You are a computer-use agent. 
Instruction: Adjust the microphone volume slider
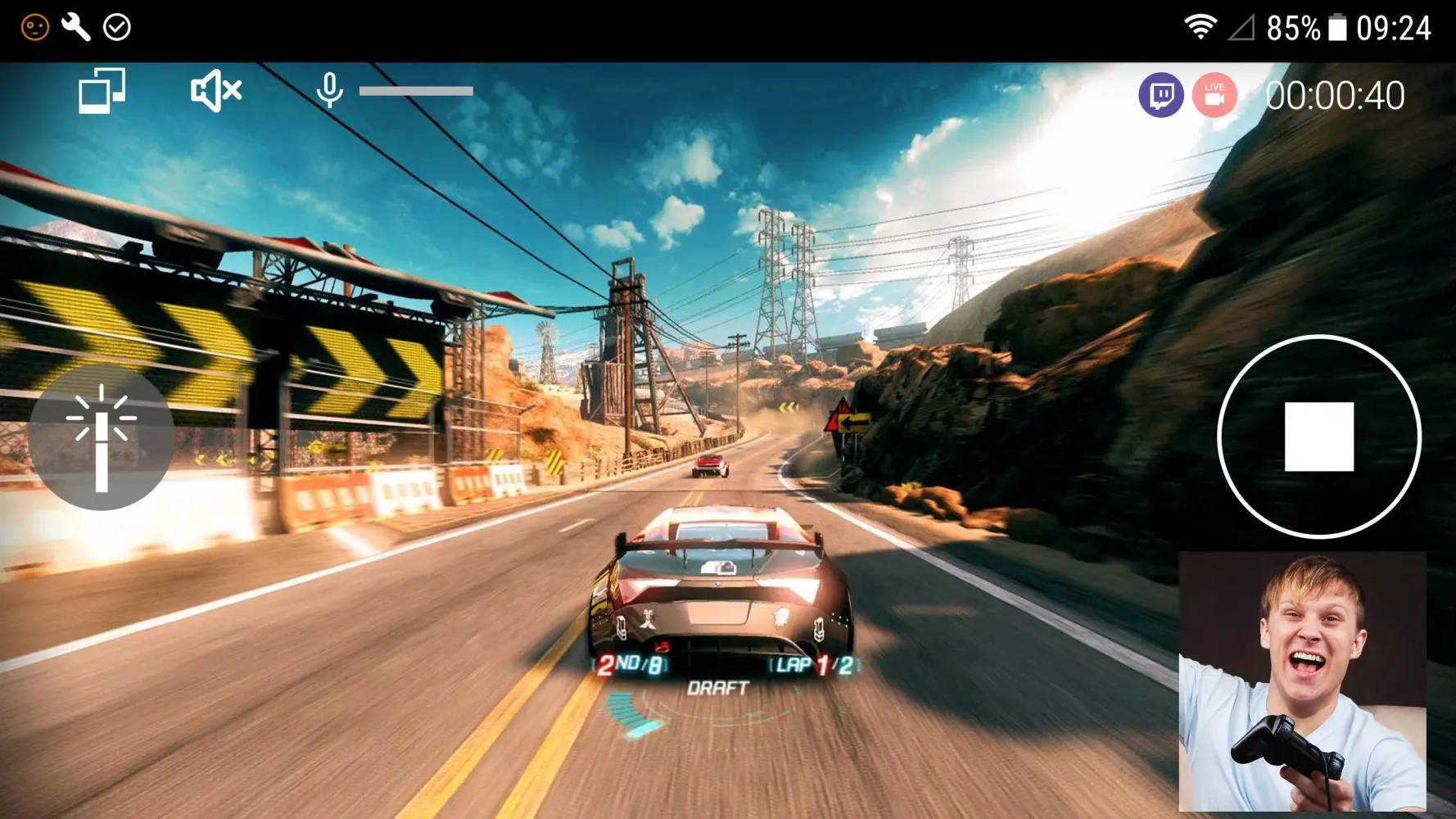point(416,91)
